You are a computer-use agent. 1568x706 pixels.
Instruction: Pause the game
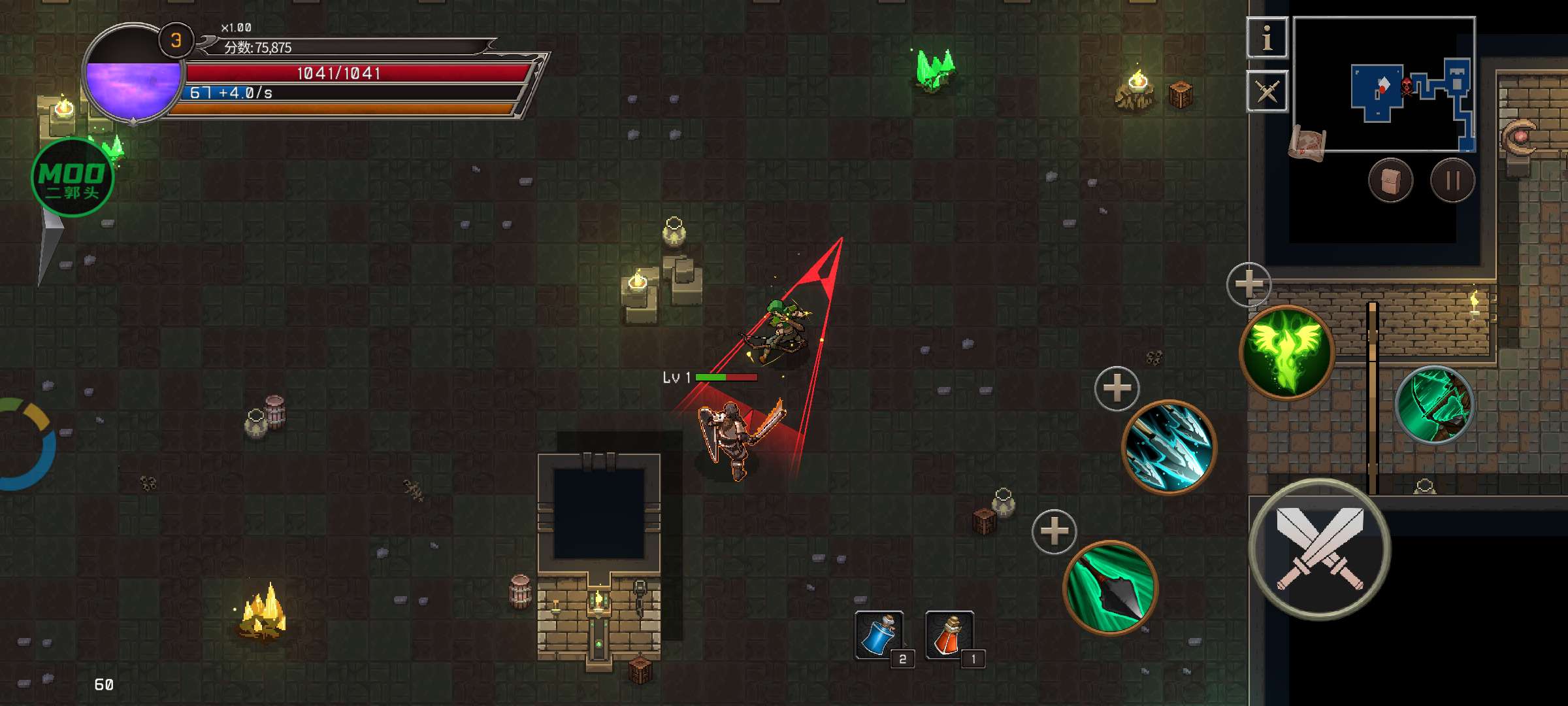tap(1452, 180)
